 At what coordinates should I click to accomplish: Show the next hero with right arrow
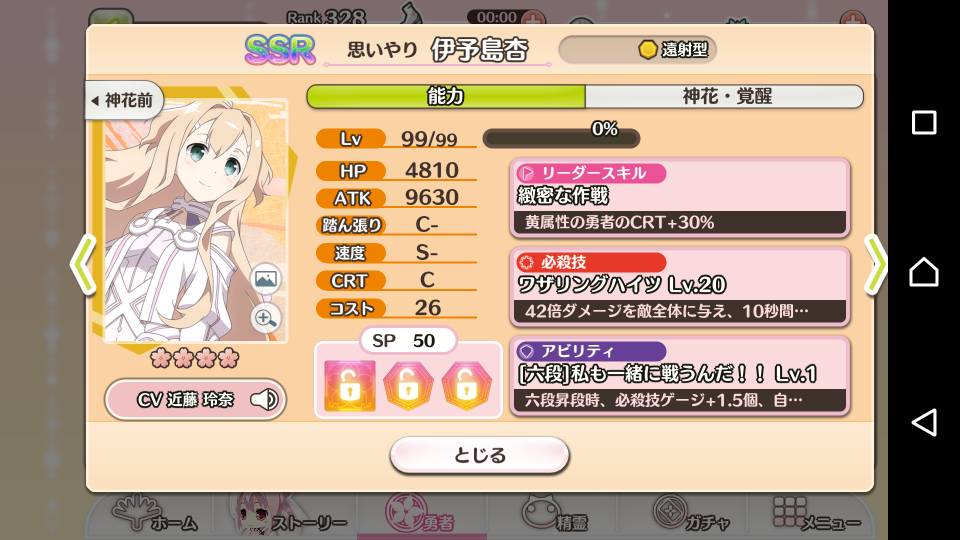coord(875,265)
